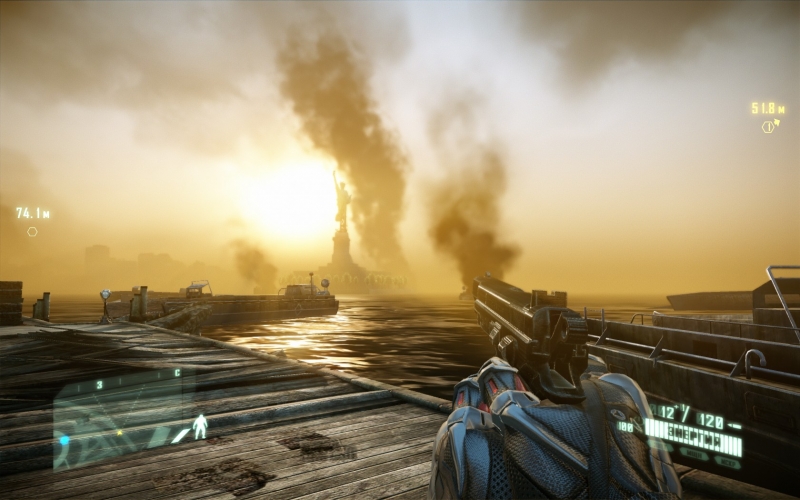Select the 51.8m objective waypoint marker

coord(769,126)
